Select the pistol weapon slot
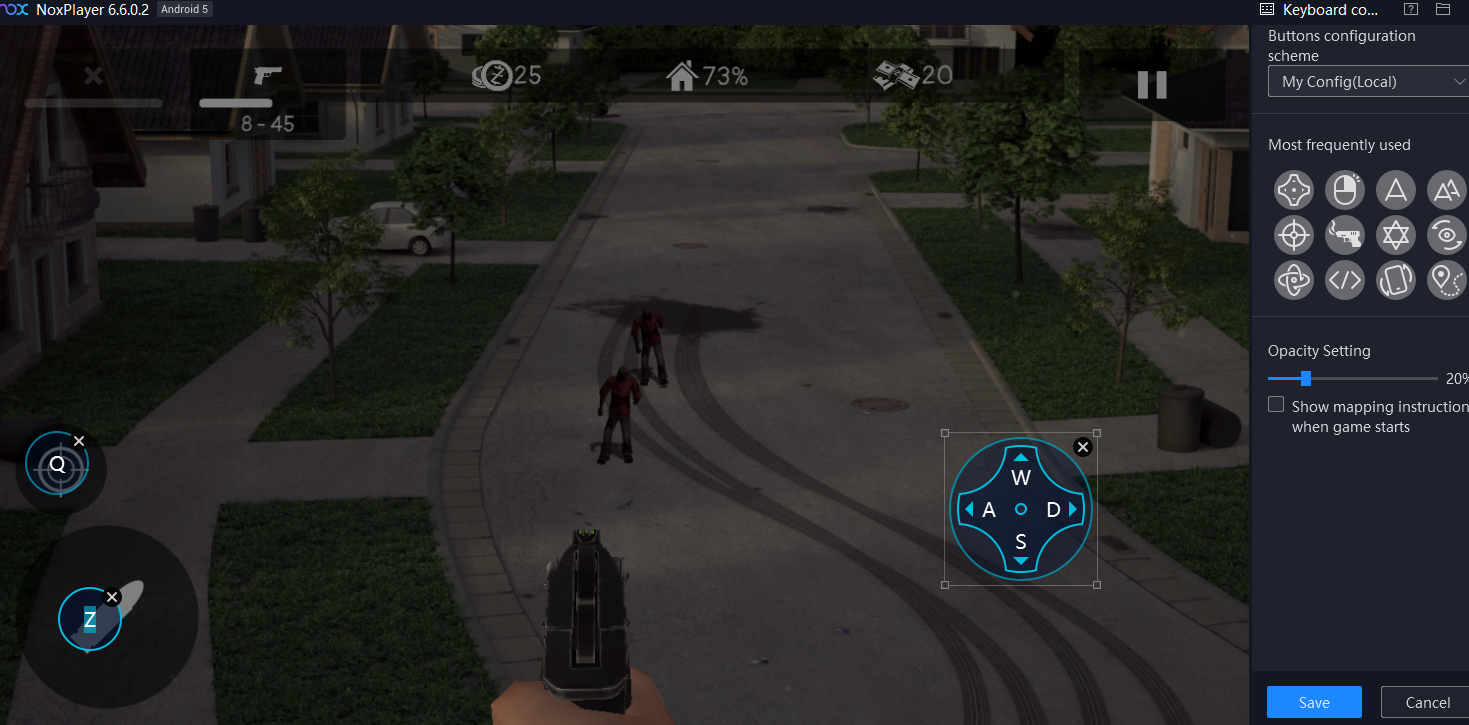1469x725 pixels. click(x=268, y=77)
